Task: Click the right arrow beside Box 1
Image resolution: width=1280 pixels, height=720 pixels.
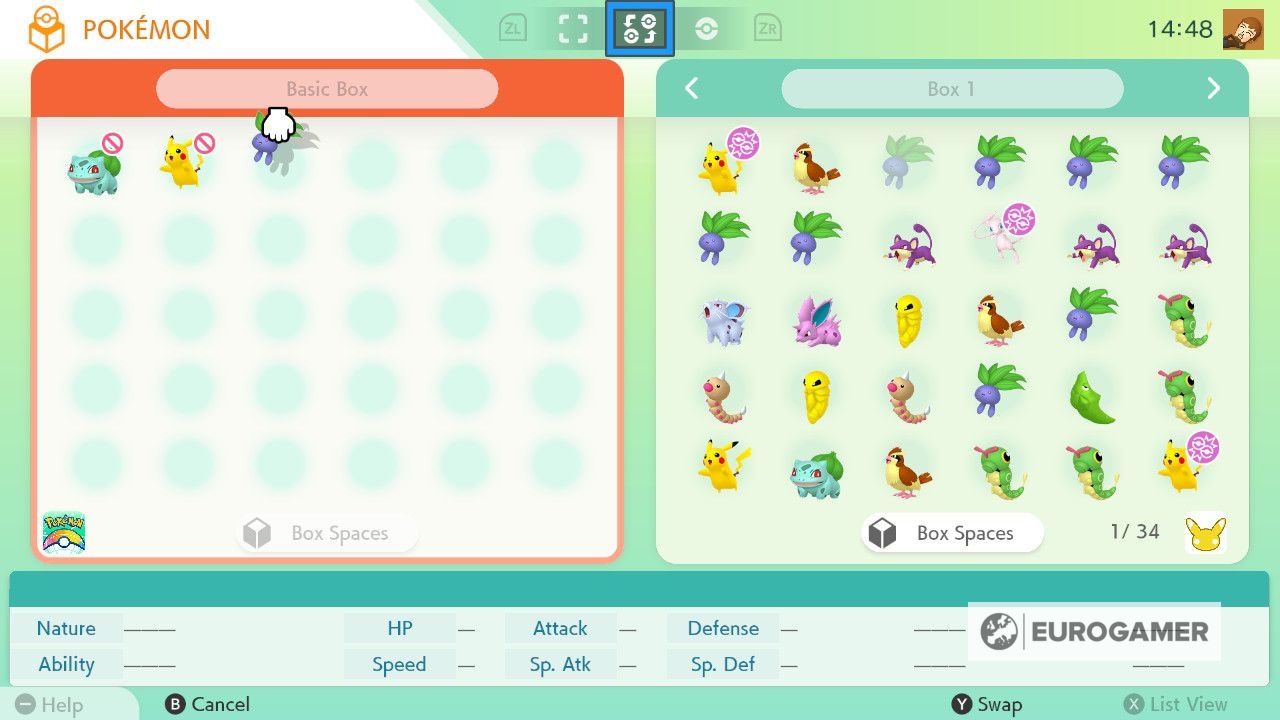Action: click(x=1213, y=88)
